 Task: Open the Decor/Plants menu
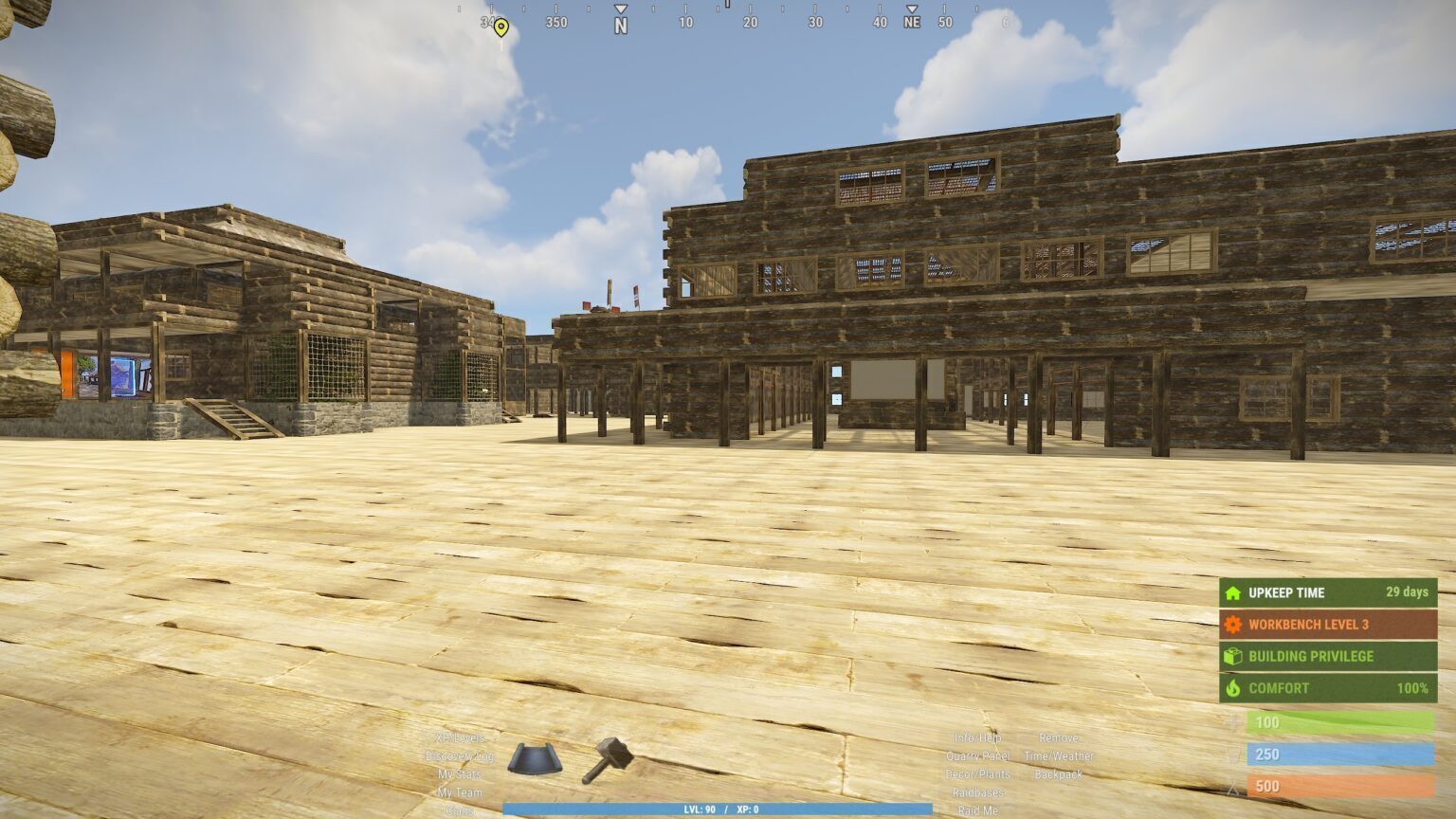pos(977,774)
